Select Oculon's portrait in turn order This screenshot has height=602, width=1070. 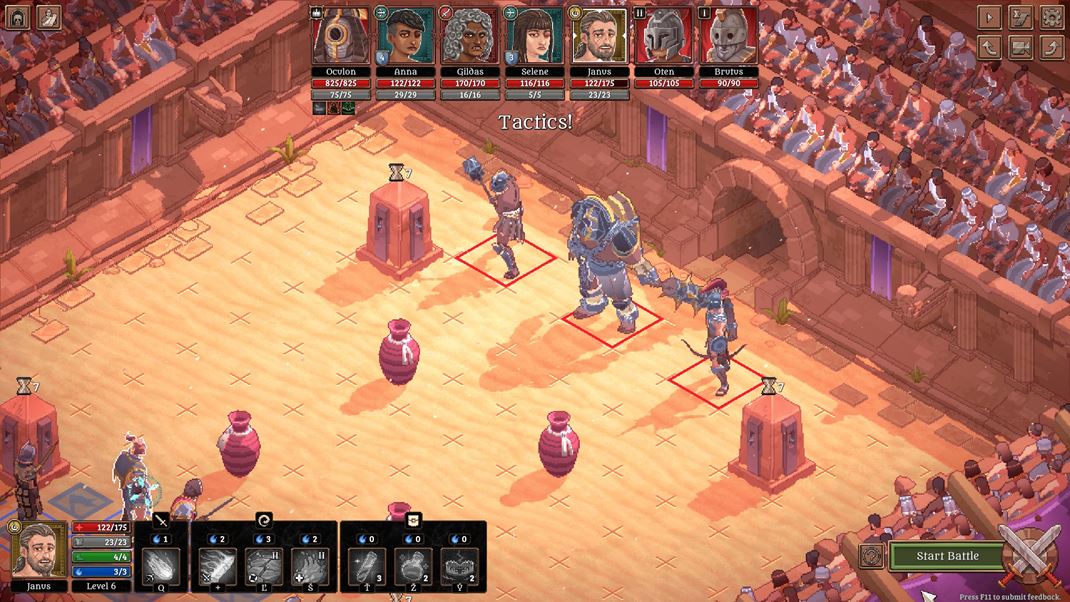(x=341, y=37)
